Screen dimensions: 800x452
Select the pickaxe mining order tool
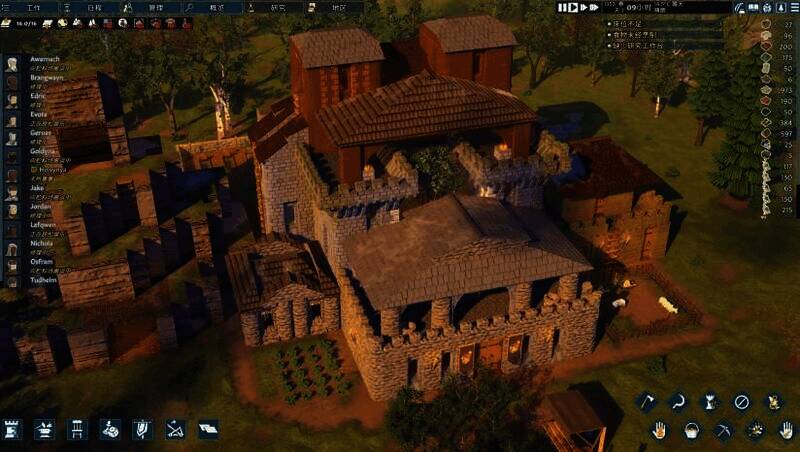[x=722, y=430]
